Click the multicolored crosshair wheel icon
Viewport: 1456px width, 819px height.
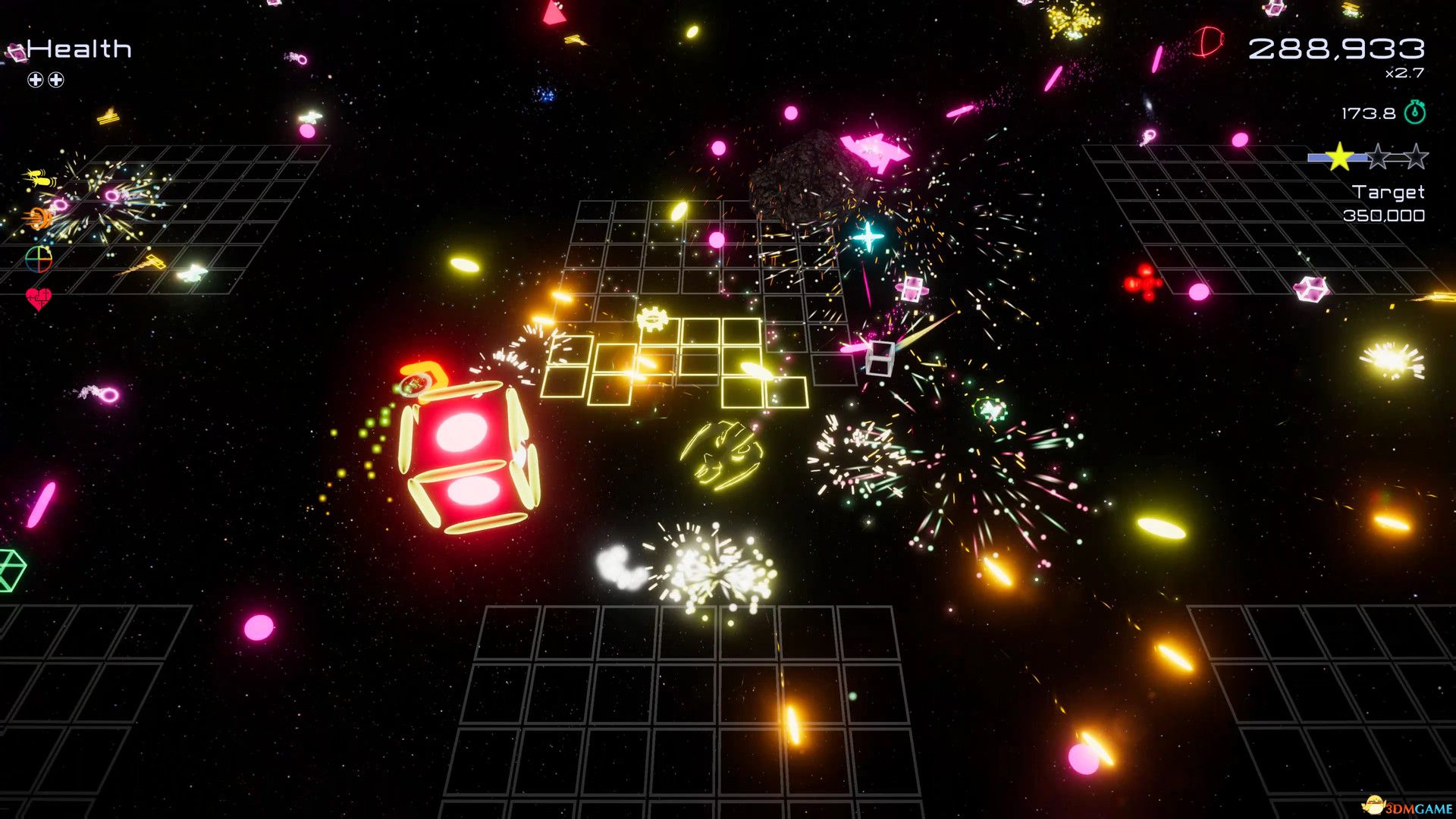[x=38, y=259]
